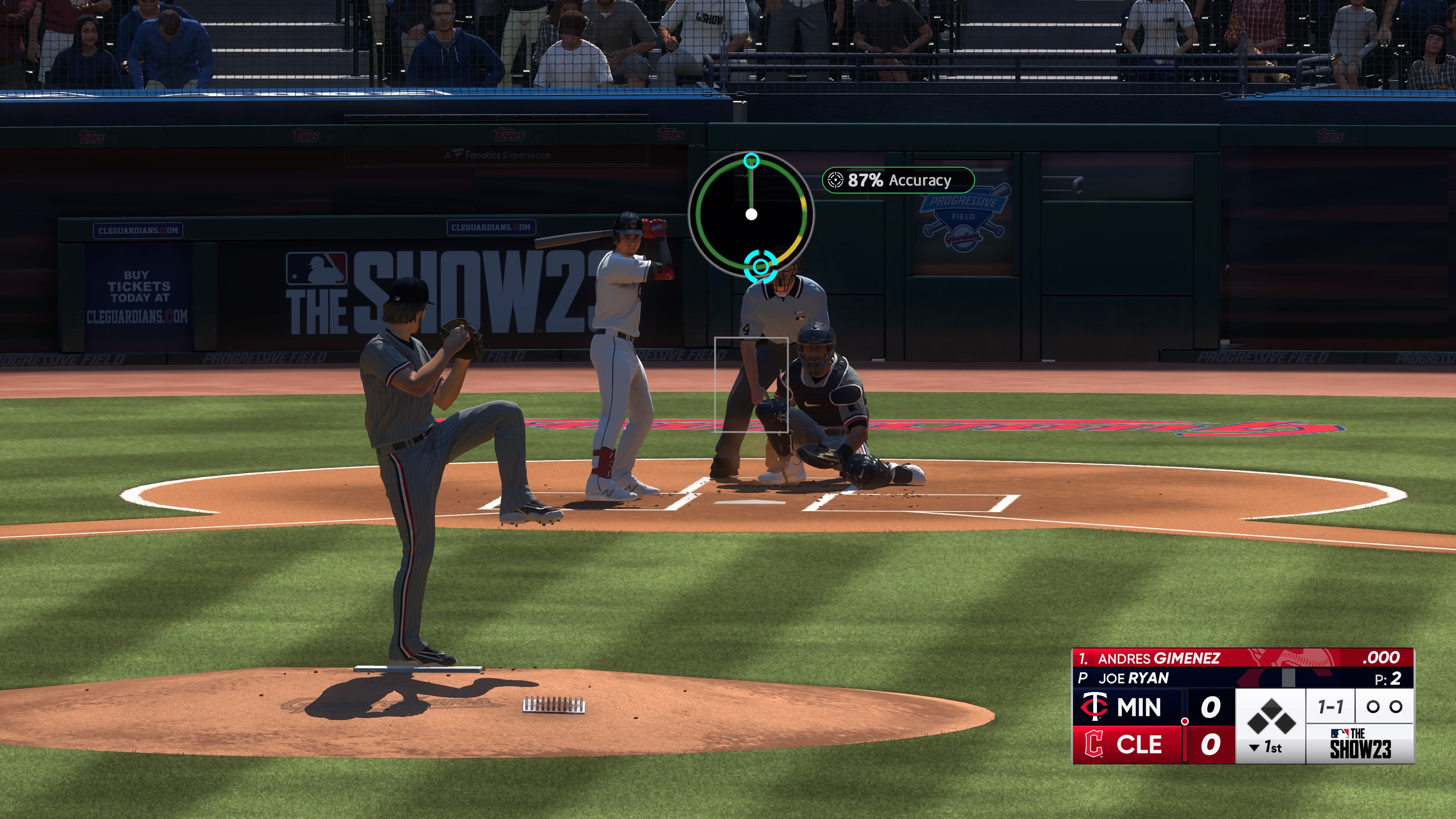The height and width of the screenshot is (819, 1456).
Task: Select the Cleveland Guardians logo on the scoreboard
Action: (x=1094, y=744)
